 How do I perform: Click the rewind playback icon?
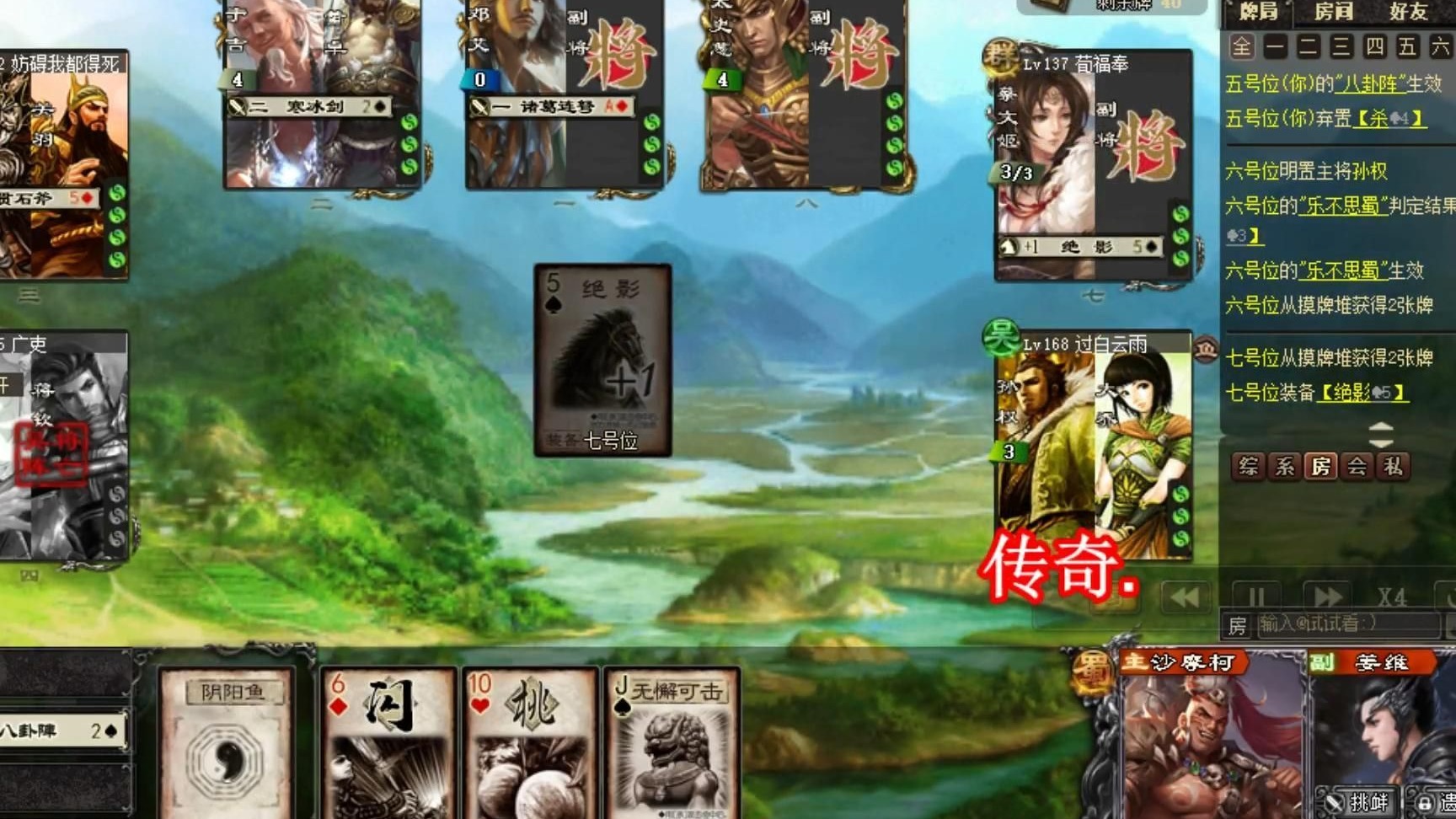(1183, 596)
